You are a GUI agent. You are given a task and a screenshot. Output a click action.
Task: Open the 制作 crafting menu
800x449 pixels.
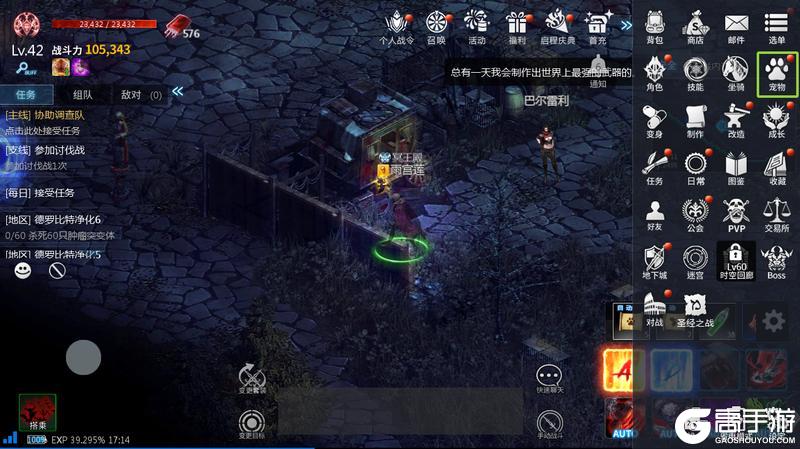click(x=695, y=119)
